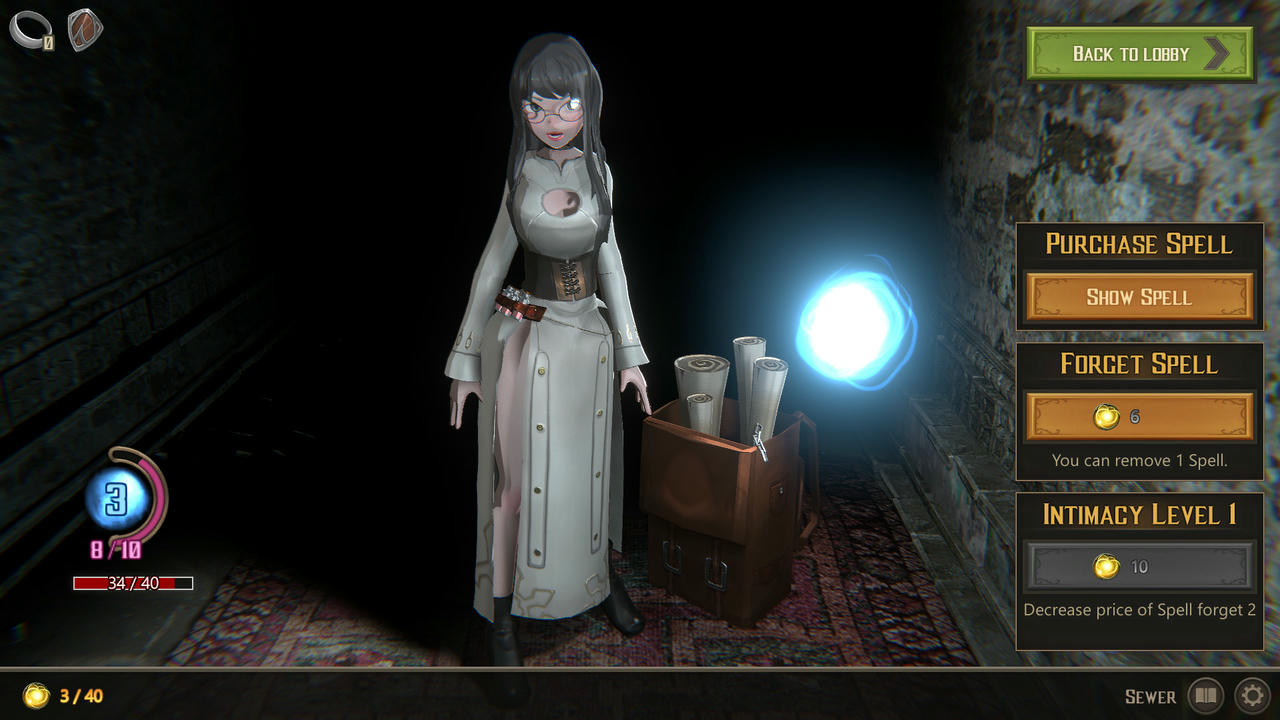Pay 10 gold for Intimacy Level 1
This screenshot has height=720, width=1280.
pyautogui.click(x=1139, y=567)
